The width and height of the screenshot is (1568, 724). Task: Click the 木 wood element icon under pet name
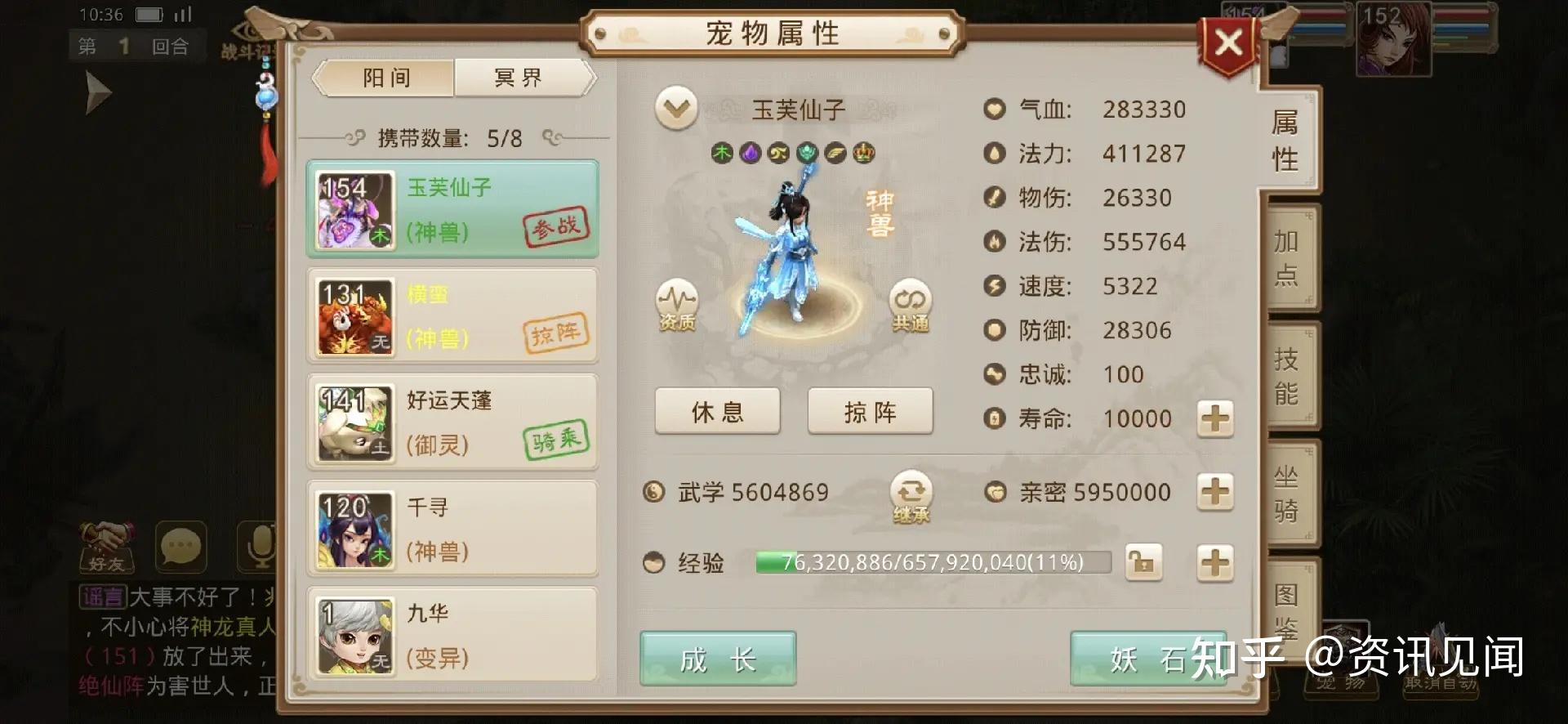tap(722, 153)
